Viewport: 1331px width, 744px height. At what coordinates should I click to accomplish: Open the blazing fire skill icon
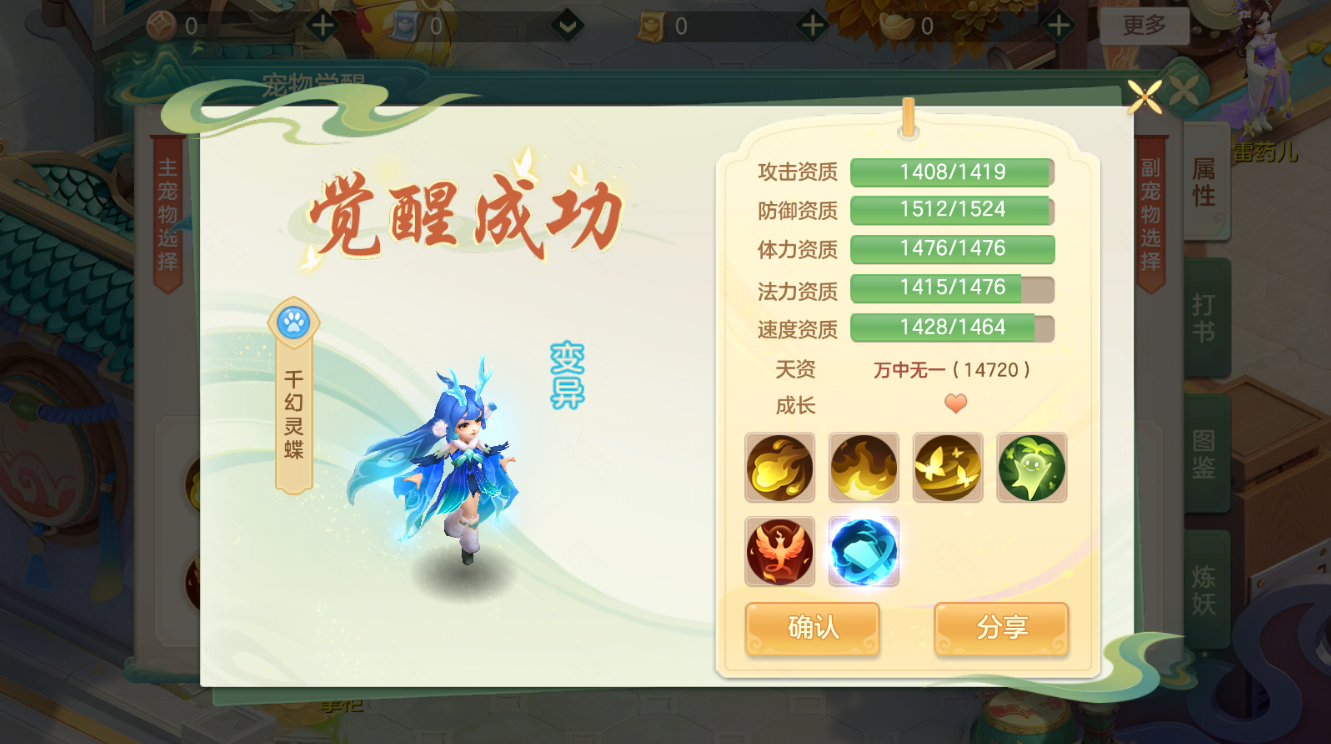tap(864, 467)
